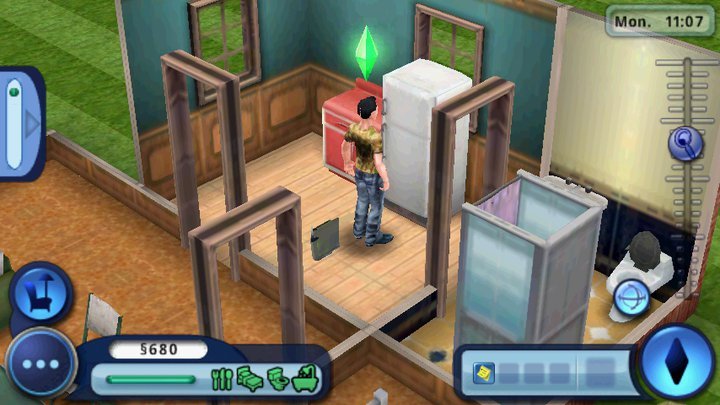Open the buy mode armchair button
Viewport: 720px width, 405px height.
41,294
